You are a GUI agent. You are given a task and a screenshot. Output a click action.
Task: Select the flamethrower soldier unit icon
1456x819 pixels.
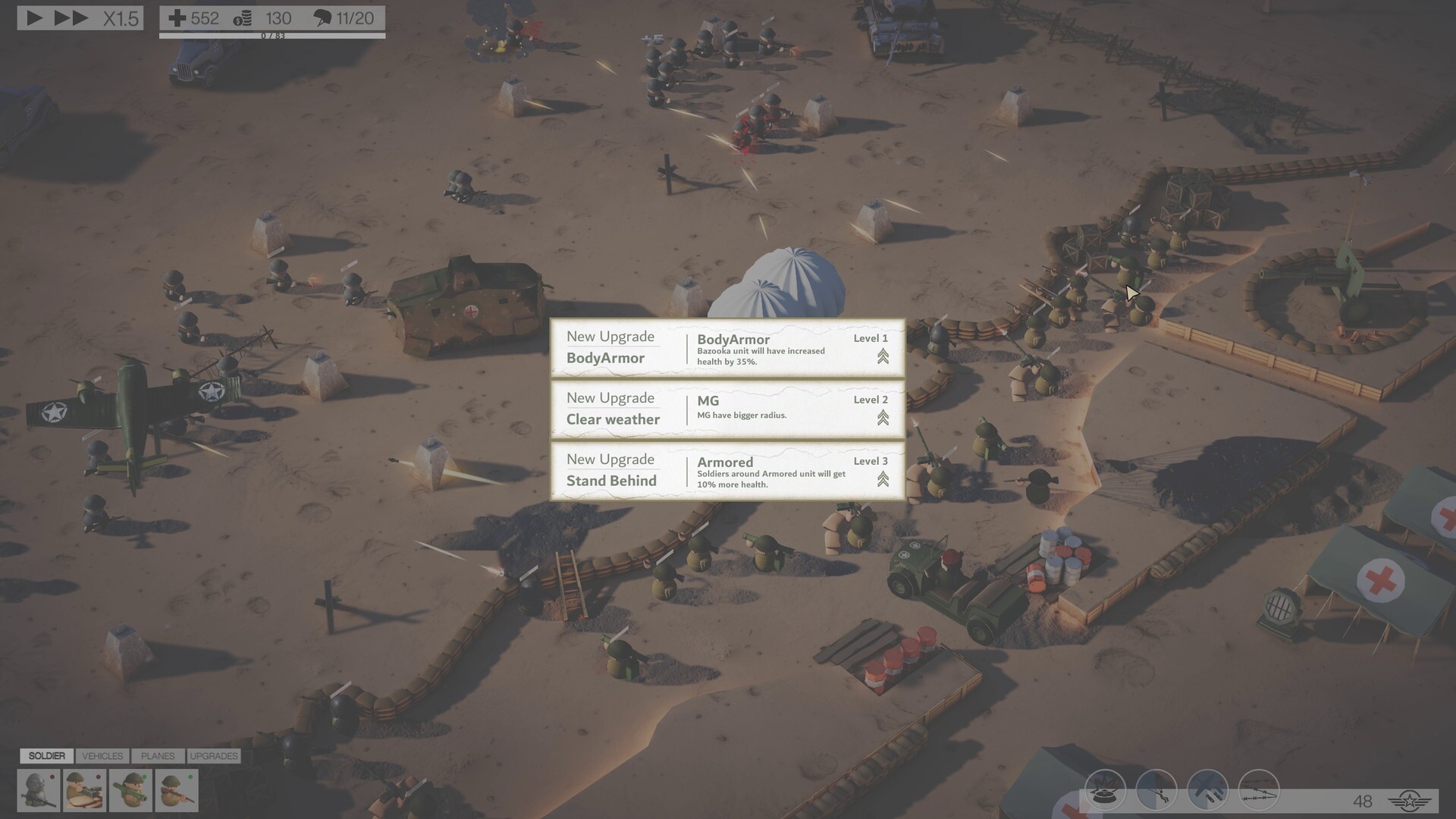[38, 789]
